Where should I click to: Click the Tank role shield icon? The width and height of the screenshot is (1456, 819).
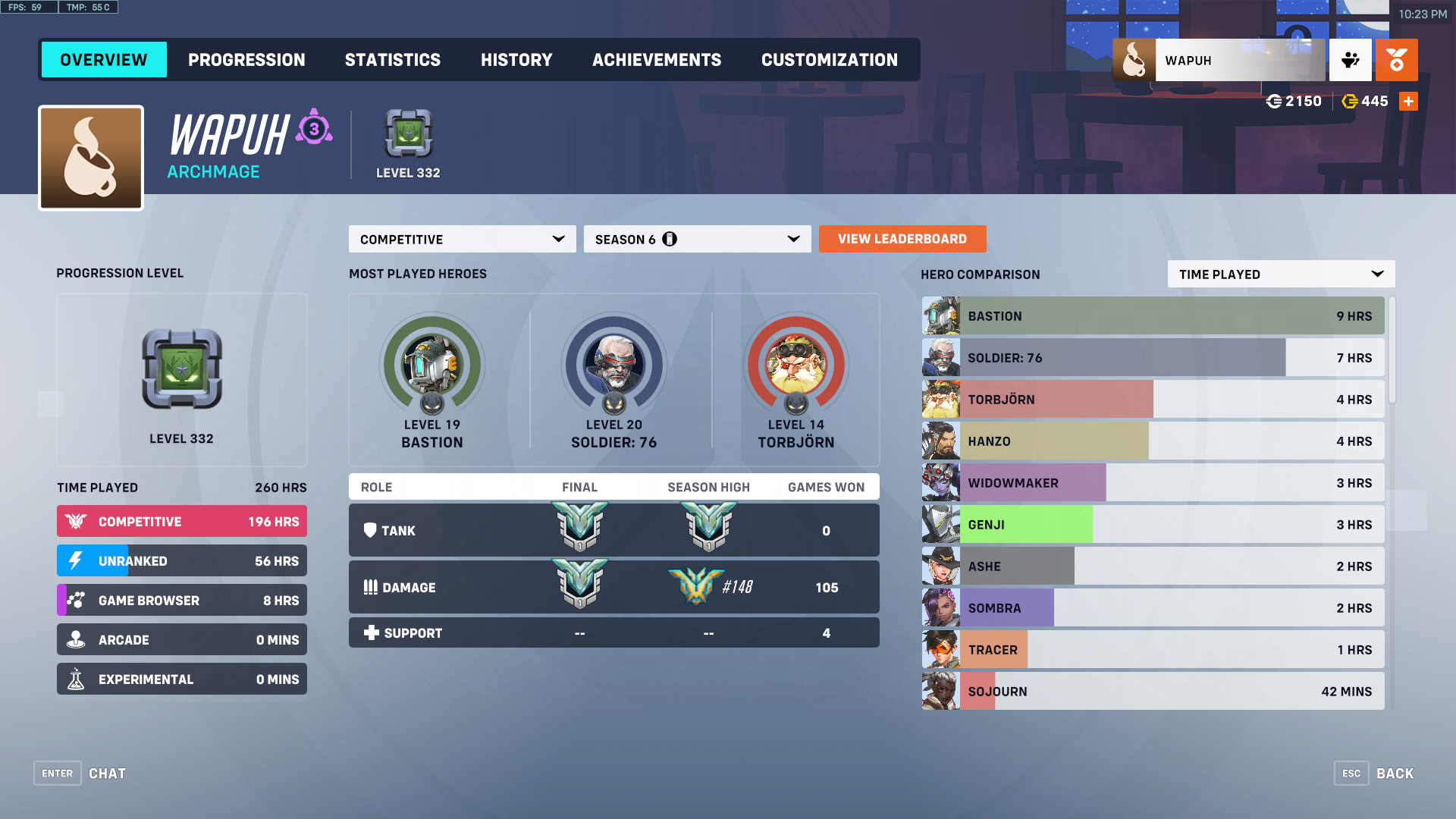coord(371,530)
